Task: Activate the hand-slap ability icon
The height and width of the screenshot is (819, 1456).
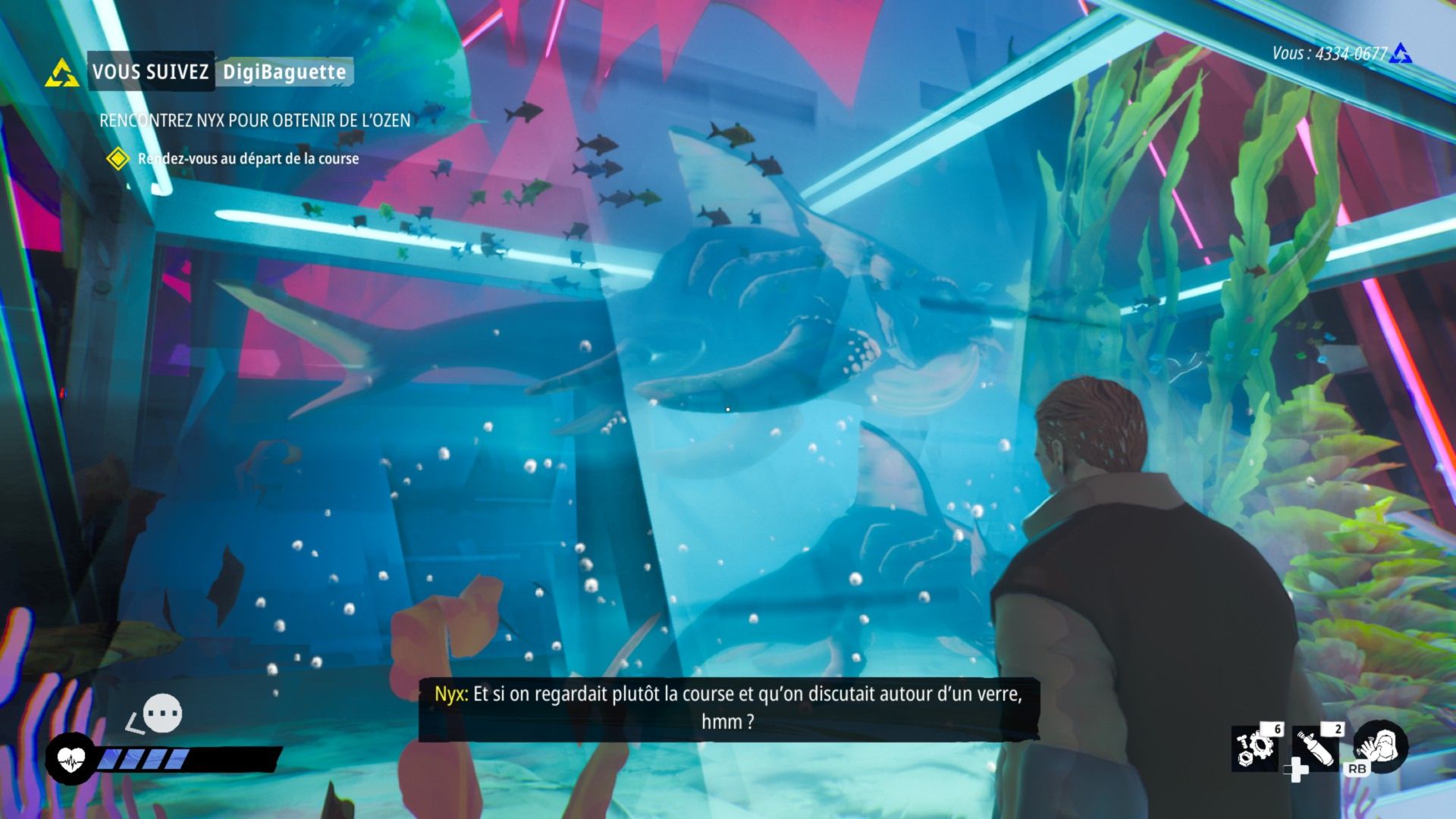Action: click(1381, 745)
